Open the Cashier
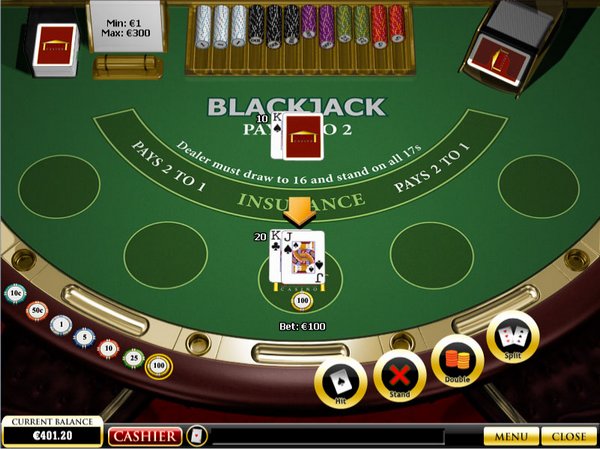600x449 pixels. click(x=145, y=436)
